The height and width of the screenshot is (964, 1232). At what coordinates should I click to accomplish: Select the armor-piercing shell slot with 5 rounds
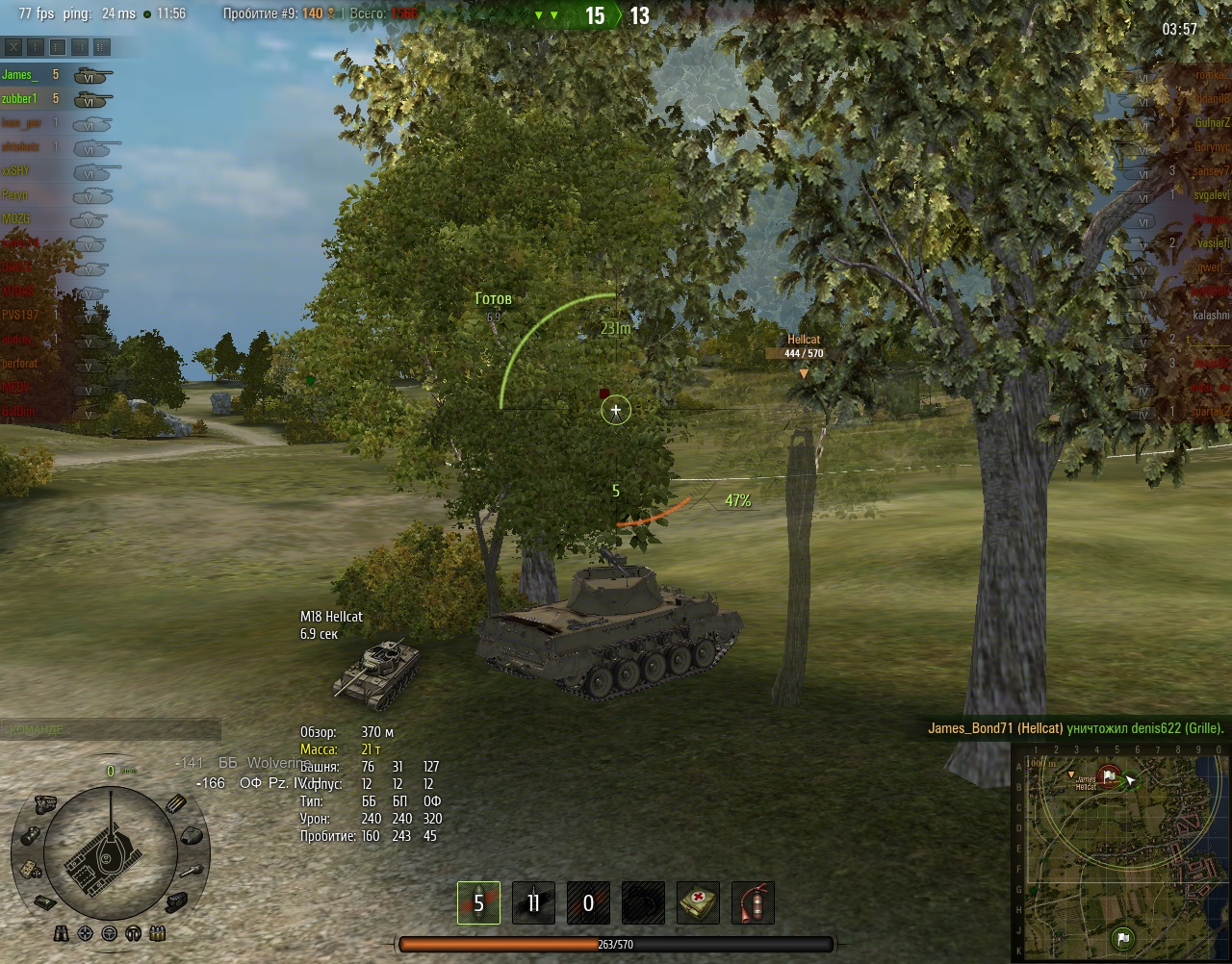478,903
